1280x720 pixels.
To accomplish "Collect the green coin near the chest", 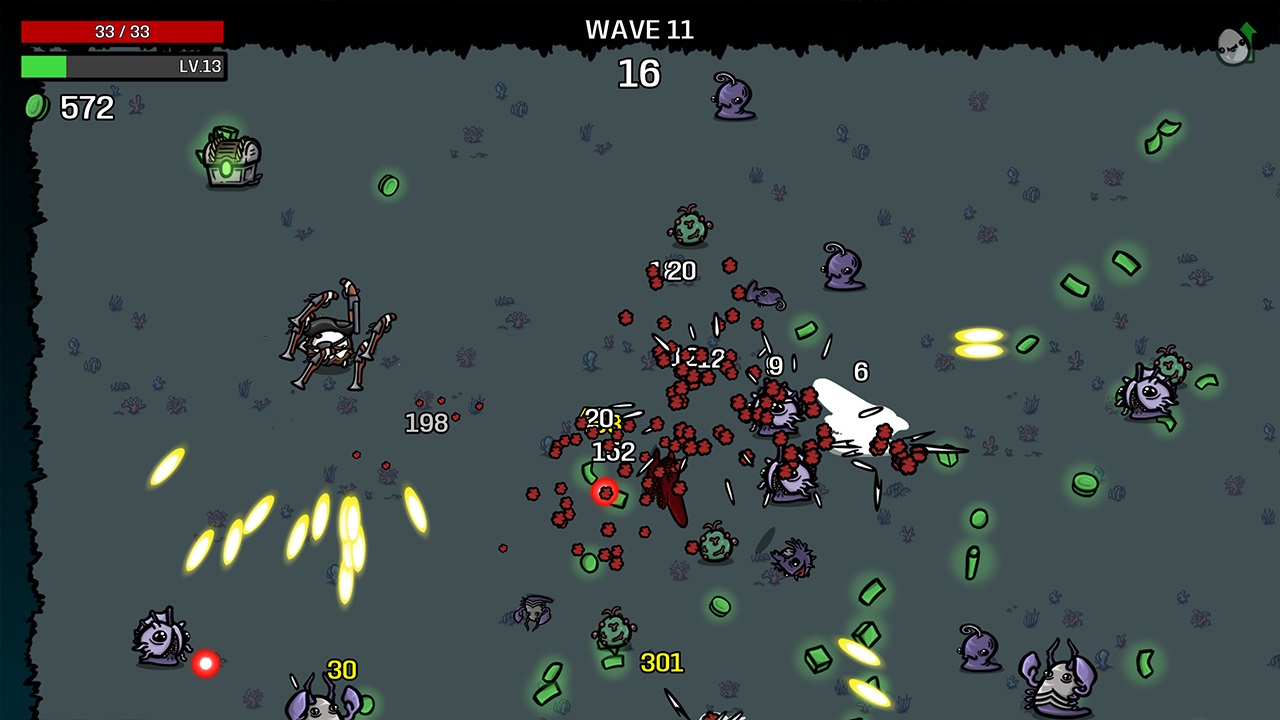I will click(388, 187).
